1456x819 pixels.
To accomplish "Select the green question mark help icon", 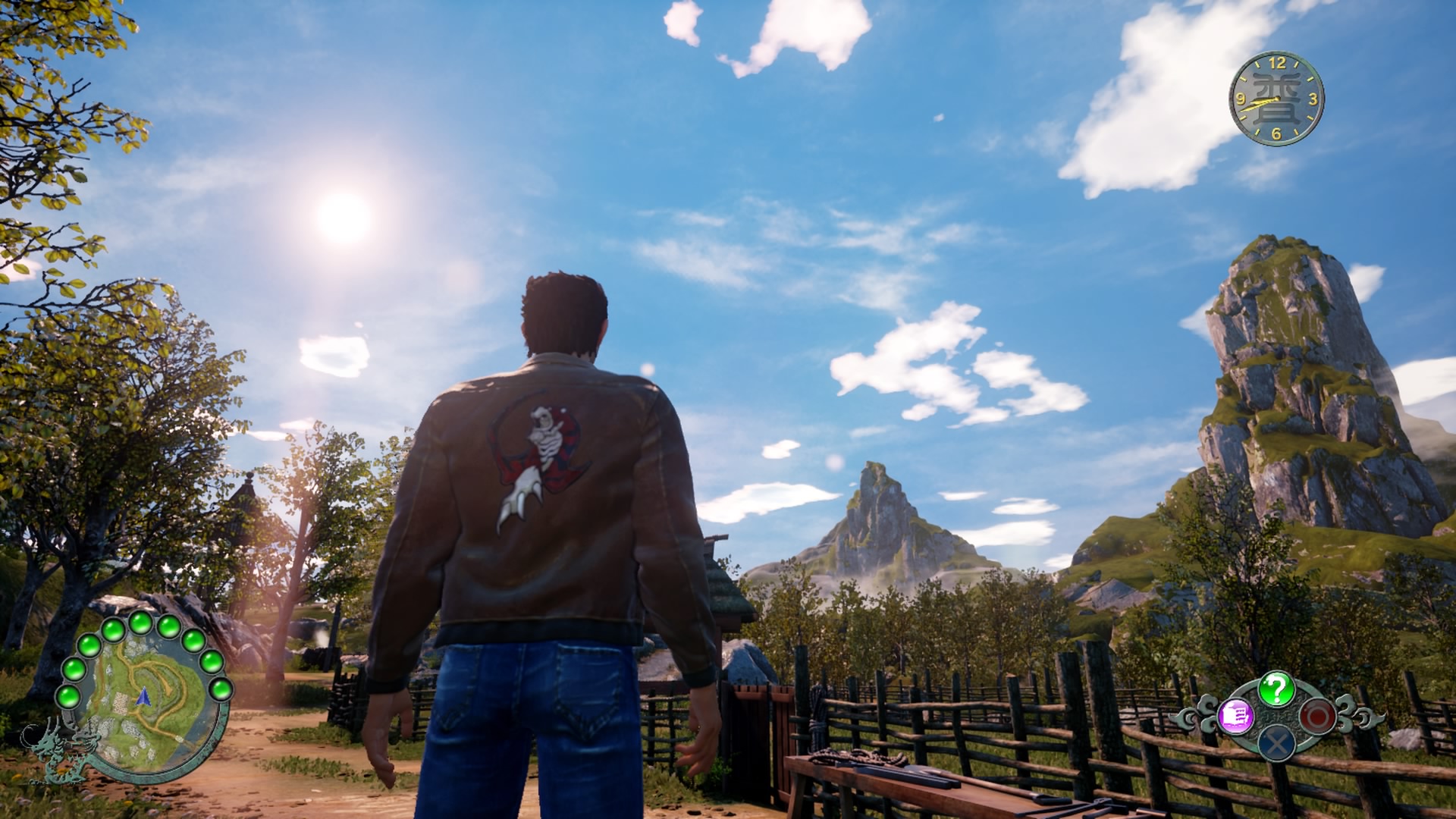I will [x=1276, y=689].
